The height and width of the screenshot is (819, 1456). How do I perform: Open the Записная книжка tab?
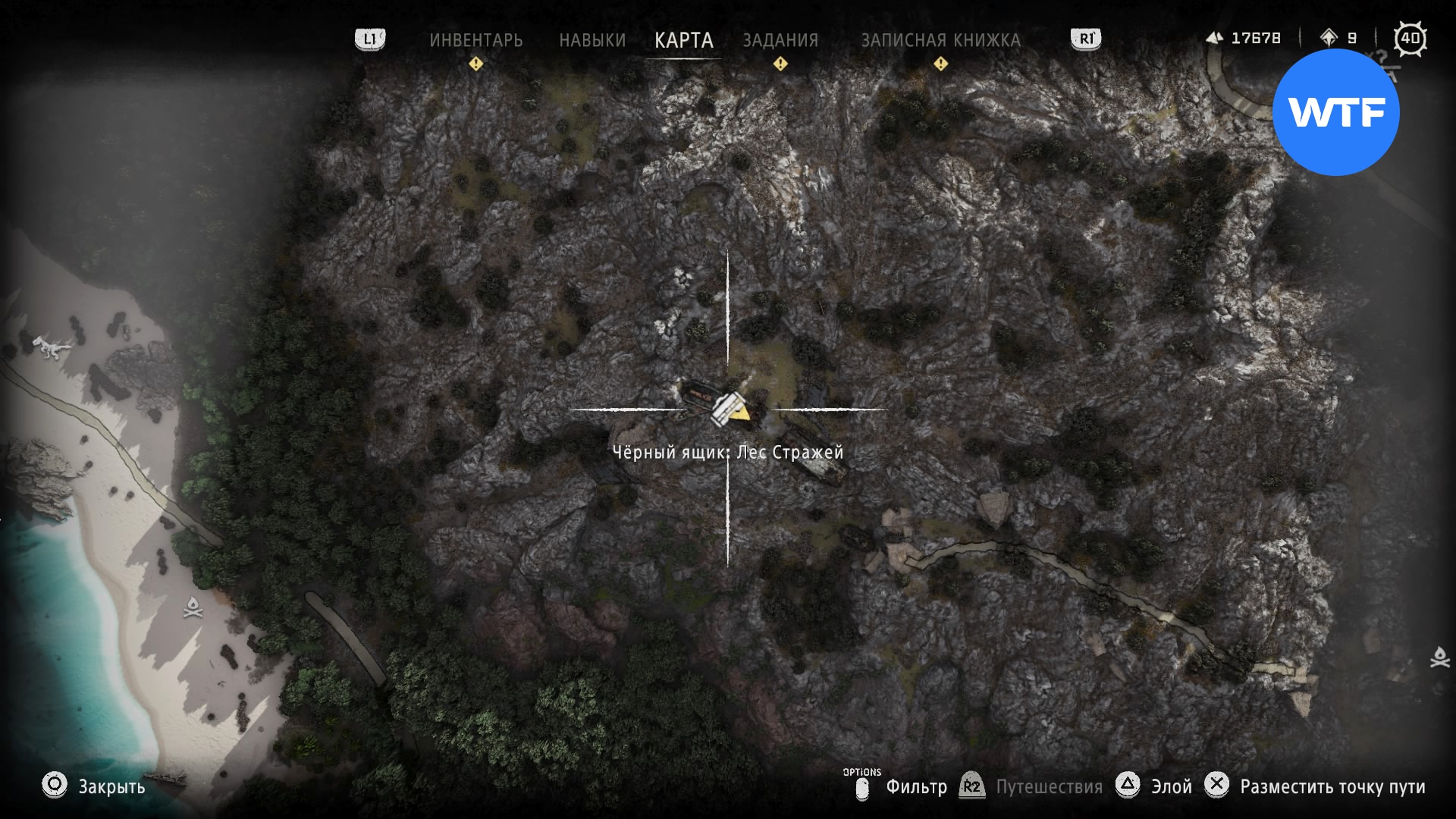[940, 40]
